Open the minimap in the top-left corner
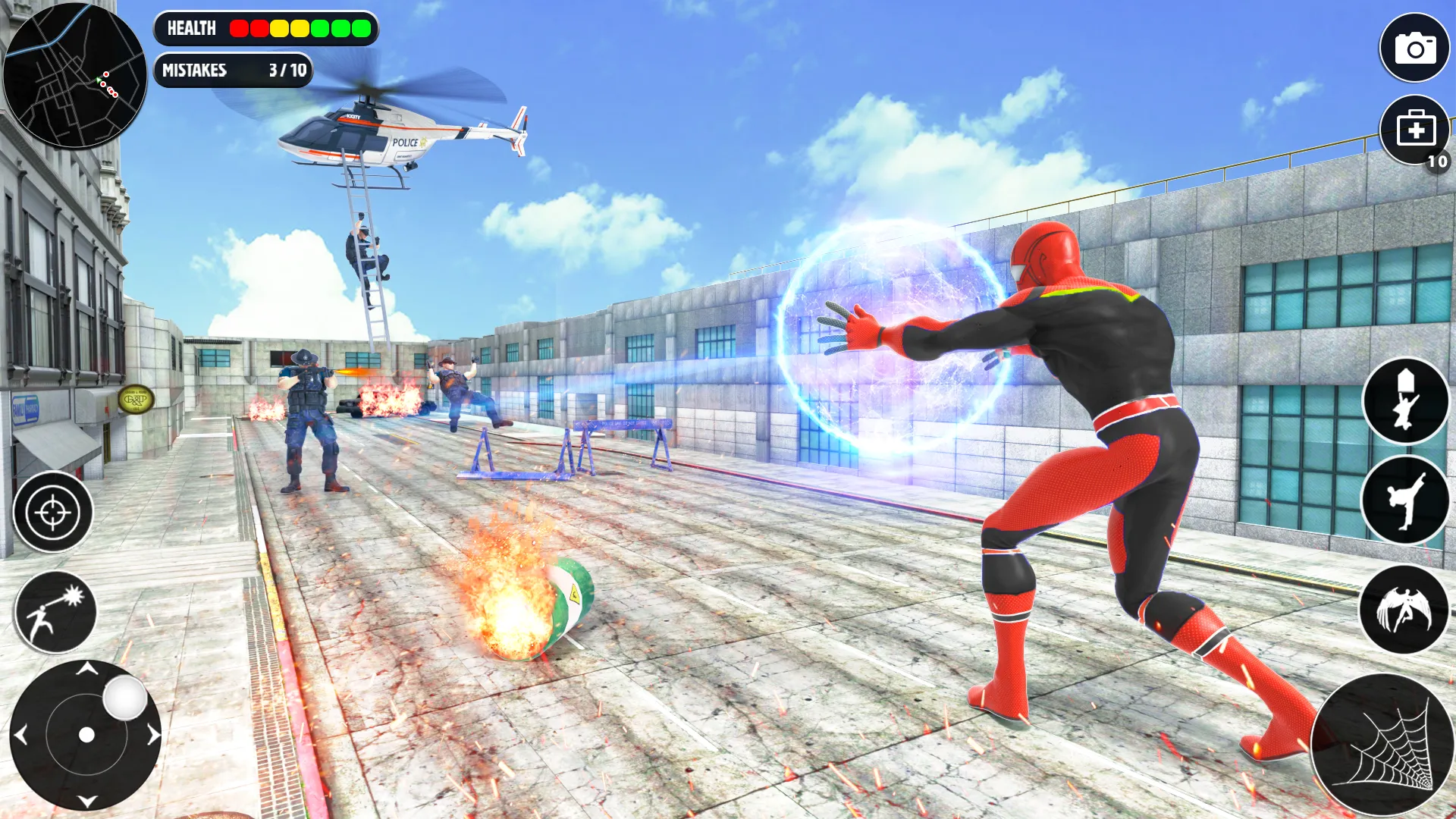 click(x=76, y=76)
